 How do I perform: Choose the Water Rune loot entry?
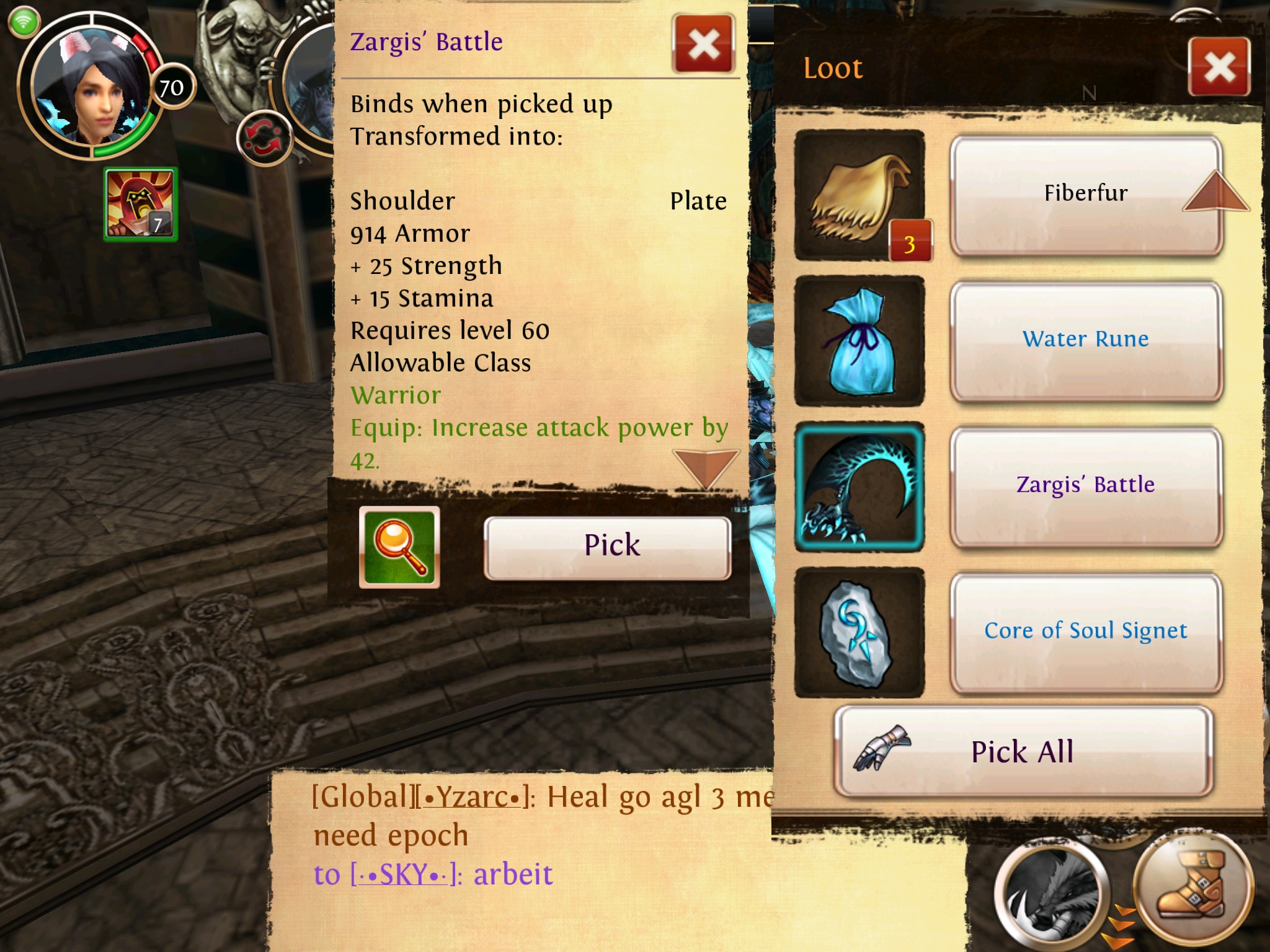[x=1085, y=340]
